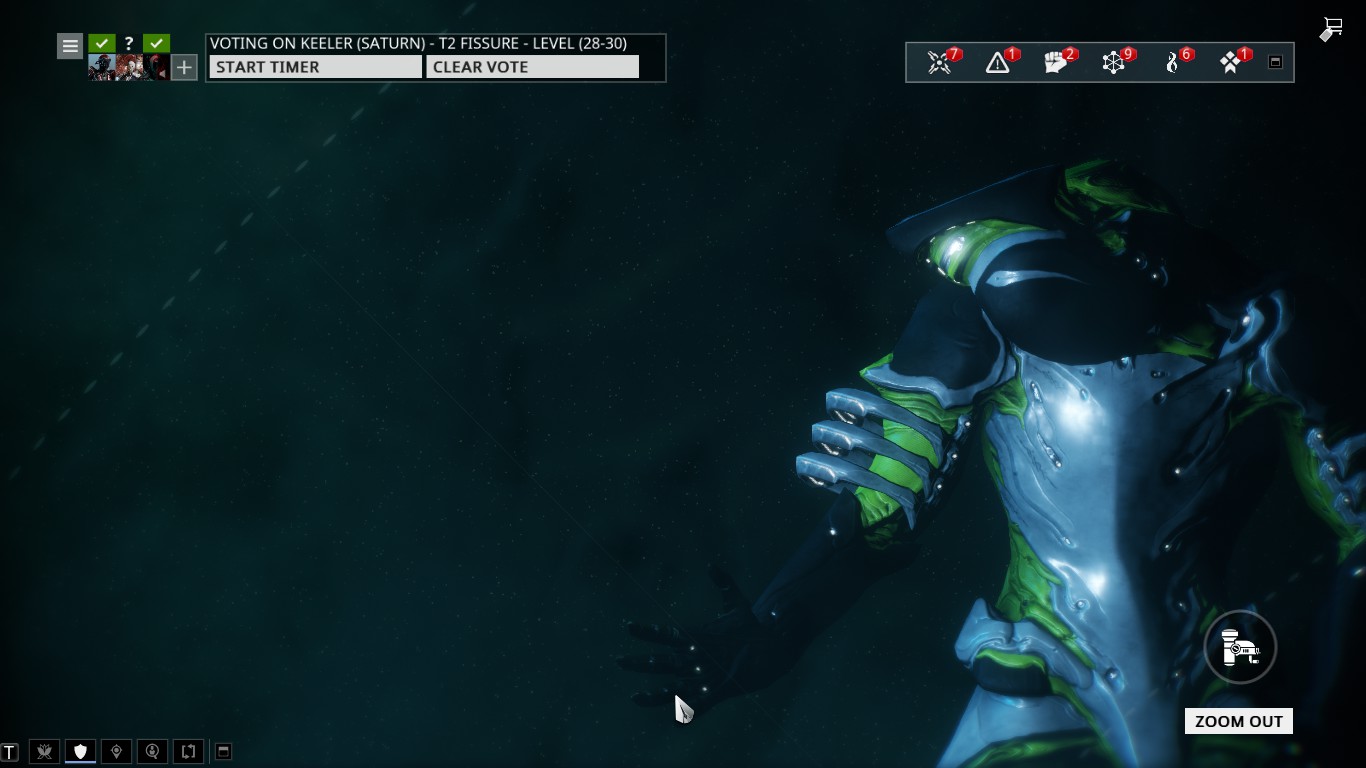Open the syndicate web icon with badge 9

[1114, 63]
